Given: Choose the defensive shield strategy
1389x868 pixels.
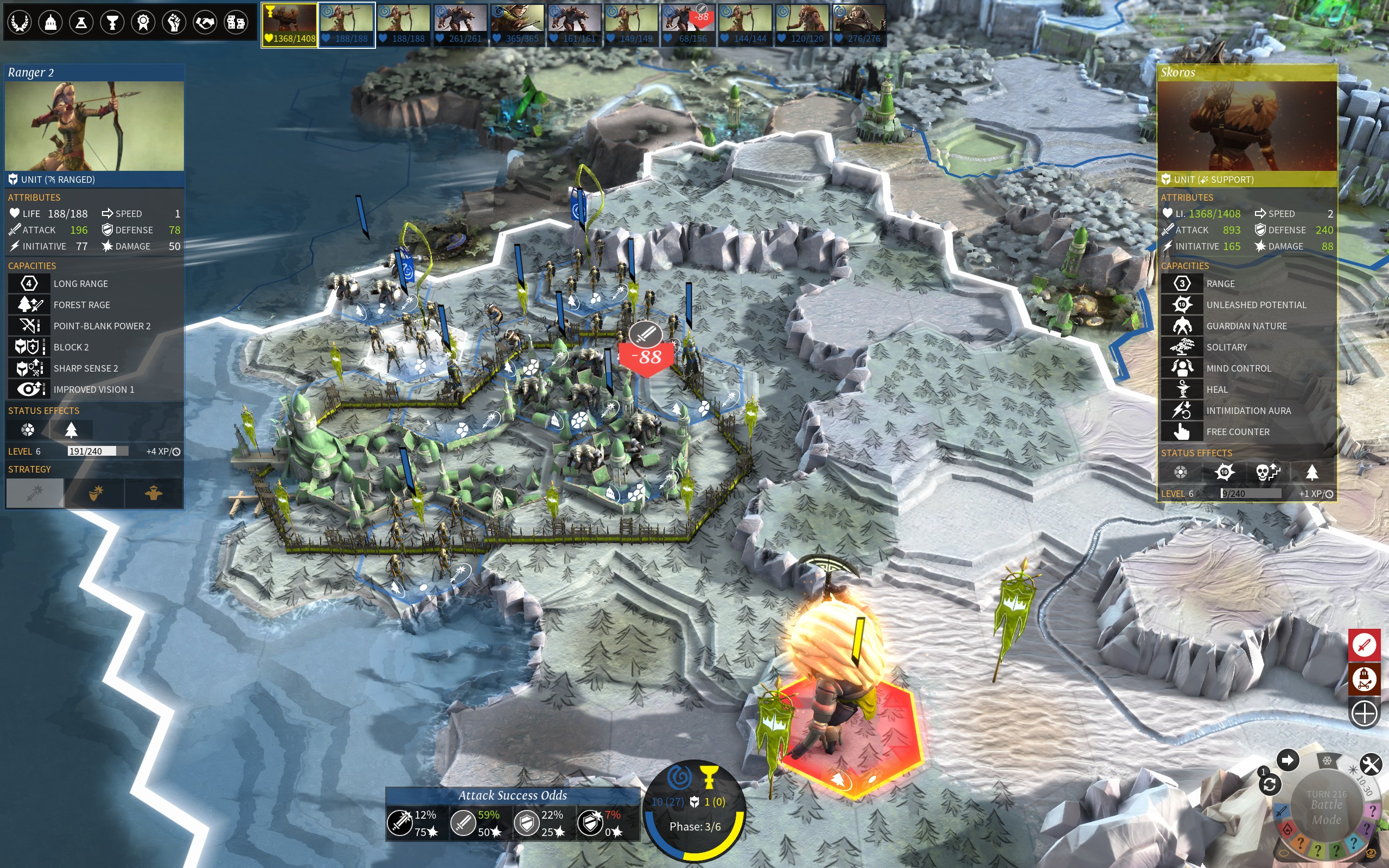Looking at the screenshot, I should coord(95,493).
